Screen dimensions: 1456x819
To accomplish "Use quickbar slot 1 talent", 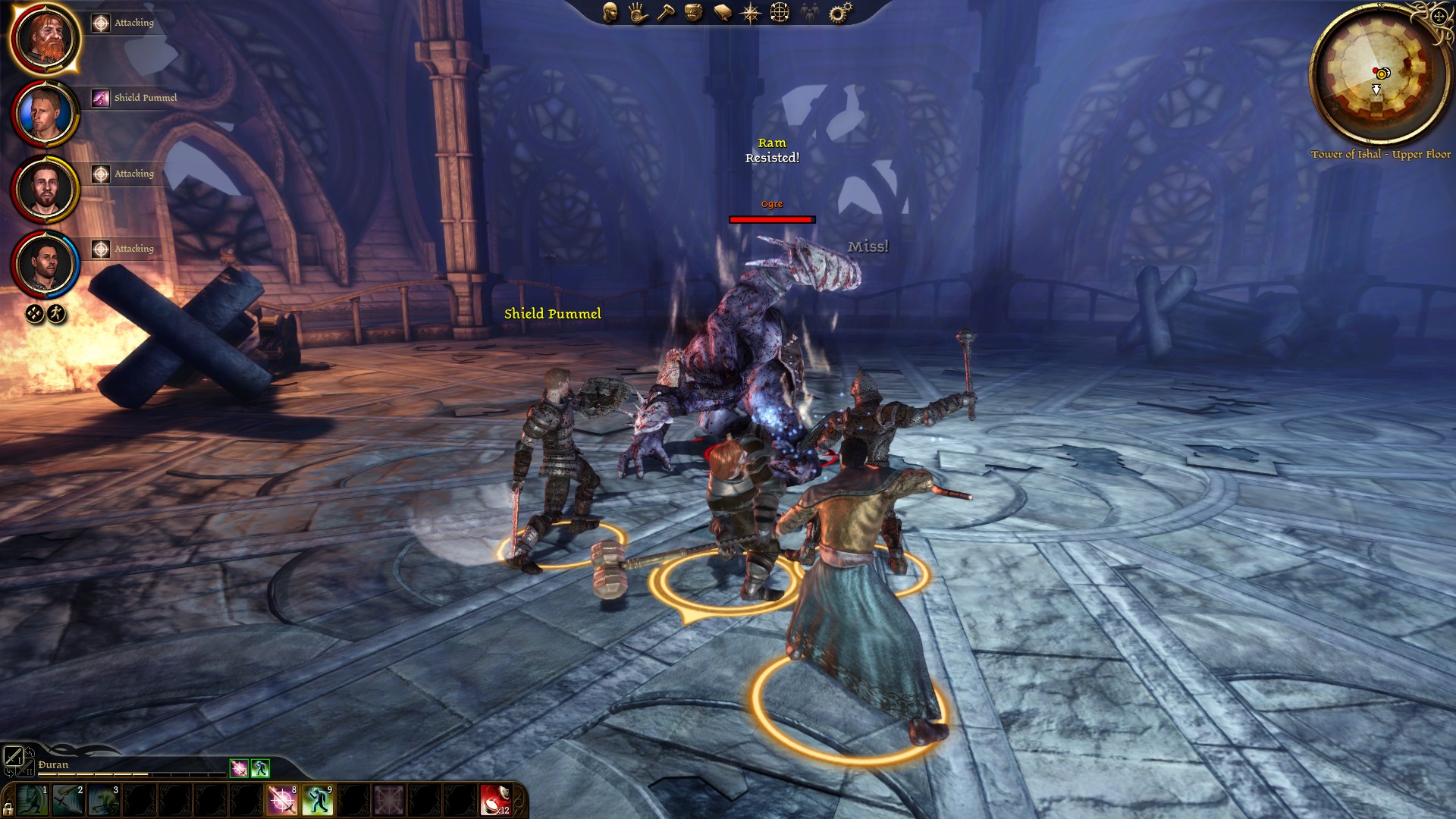I will 33,800.
